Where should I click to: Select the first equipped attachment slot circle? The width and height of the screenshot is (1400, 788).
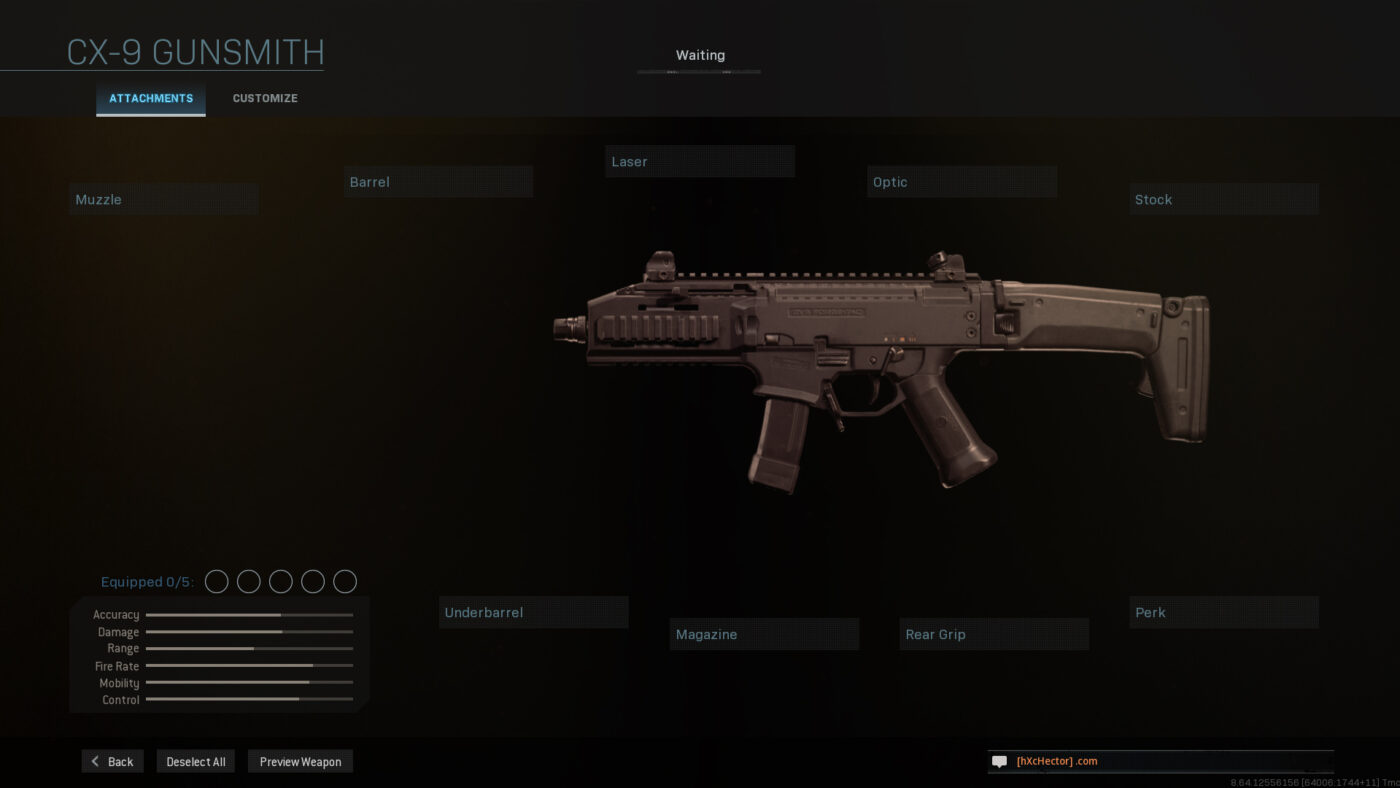click(x=216, y=581)
